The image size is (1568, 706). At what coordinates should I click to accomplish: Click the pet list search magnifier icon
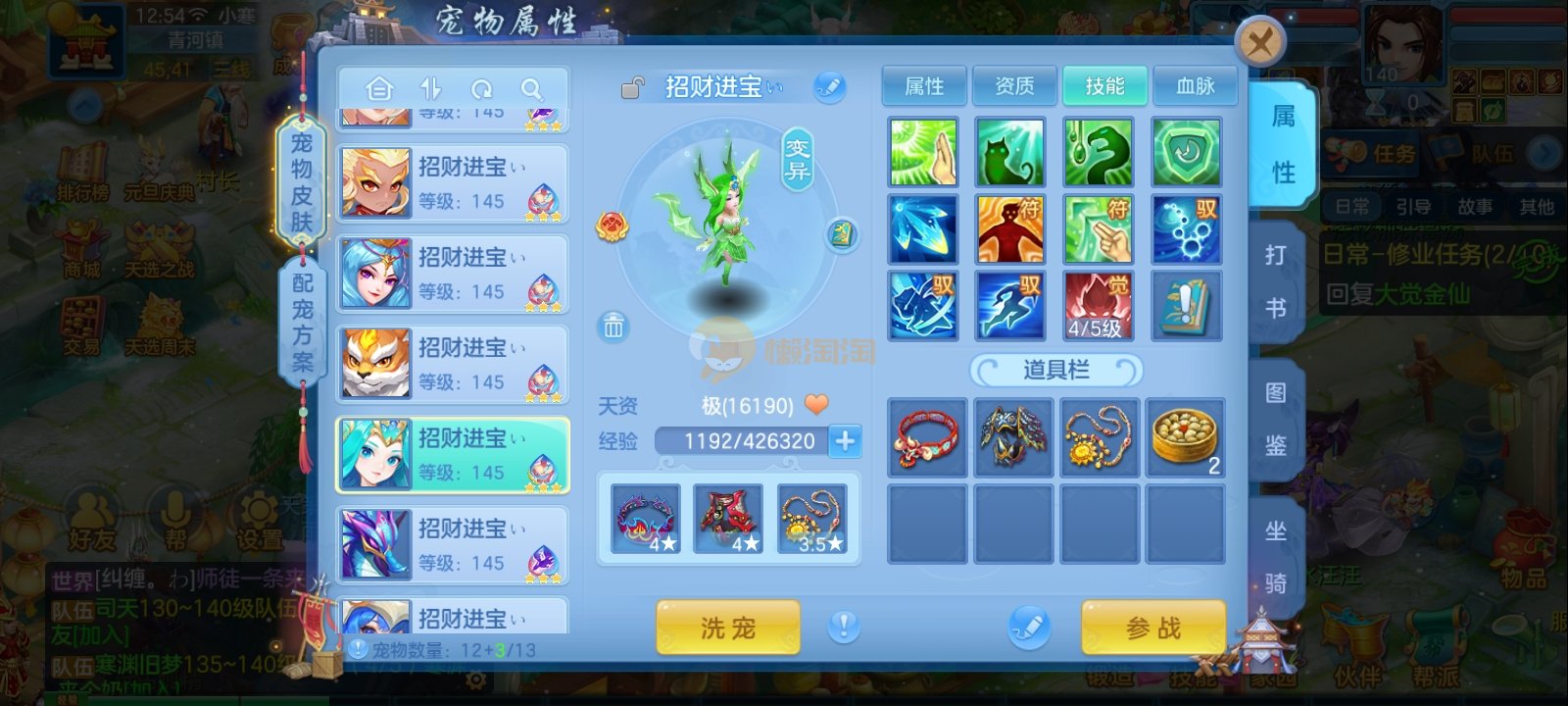point(531,89)
